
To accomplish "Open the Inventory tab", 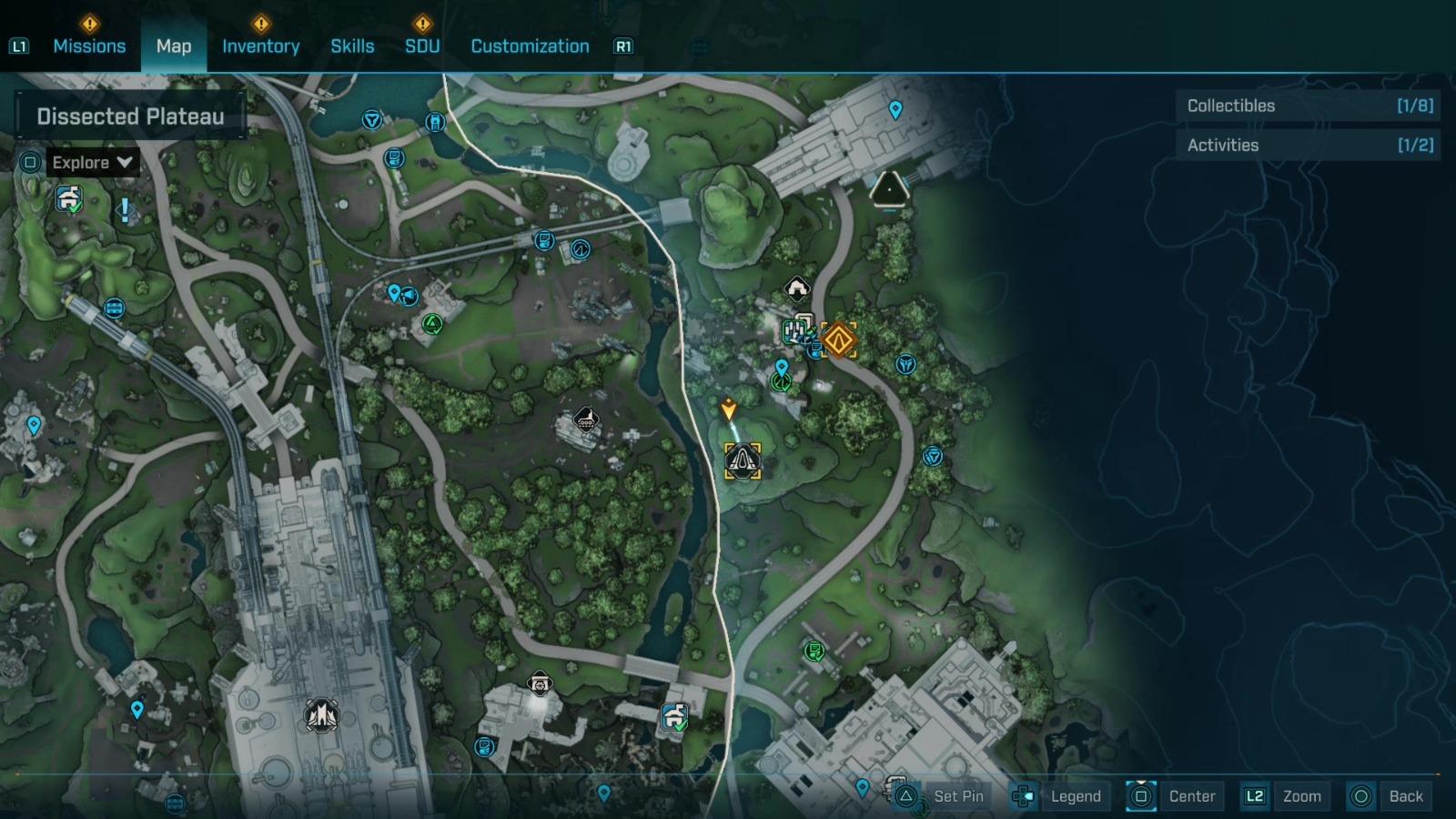I will 260,46.
